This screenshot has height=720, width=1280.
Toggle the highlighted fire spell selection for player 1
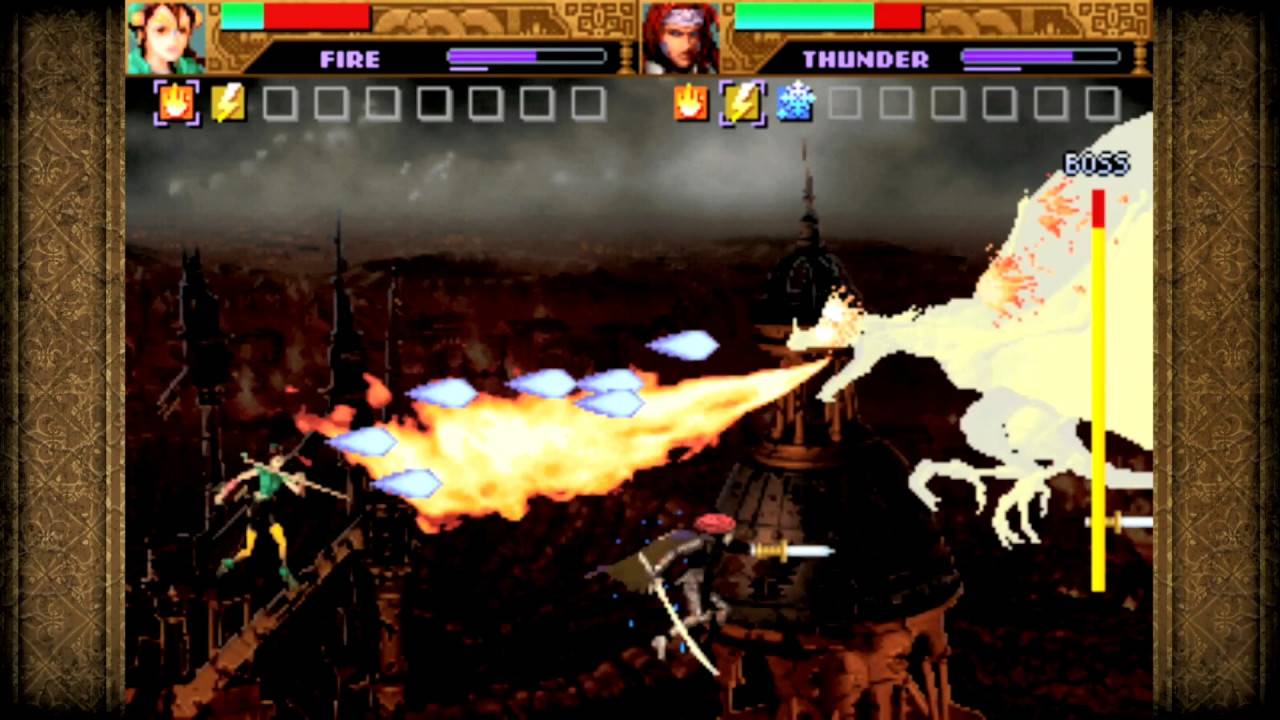click(x=175, y=103)
